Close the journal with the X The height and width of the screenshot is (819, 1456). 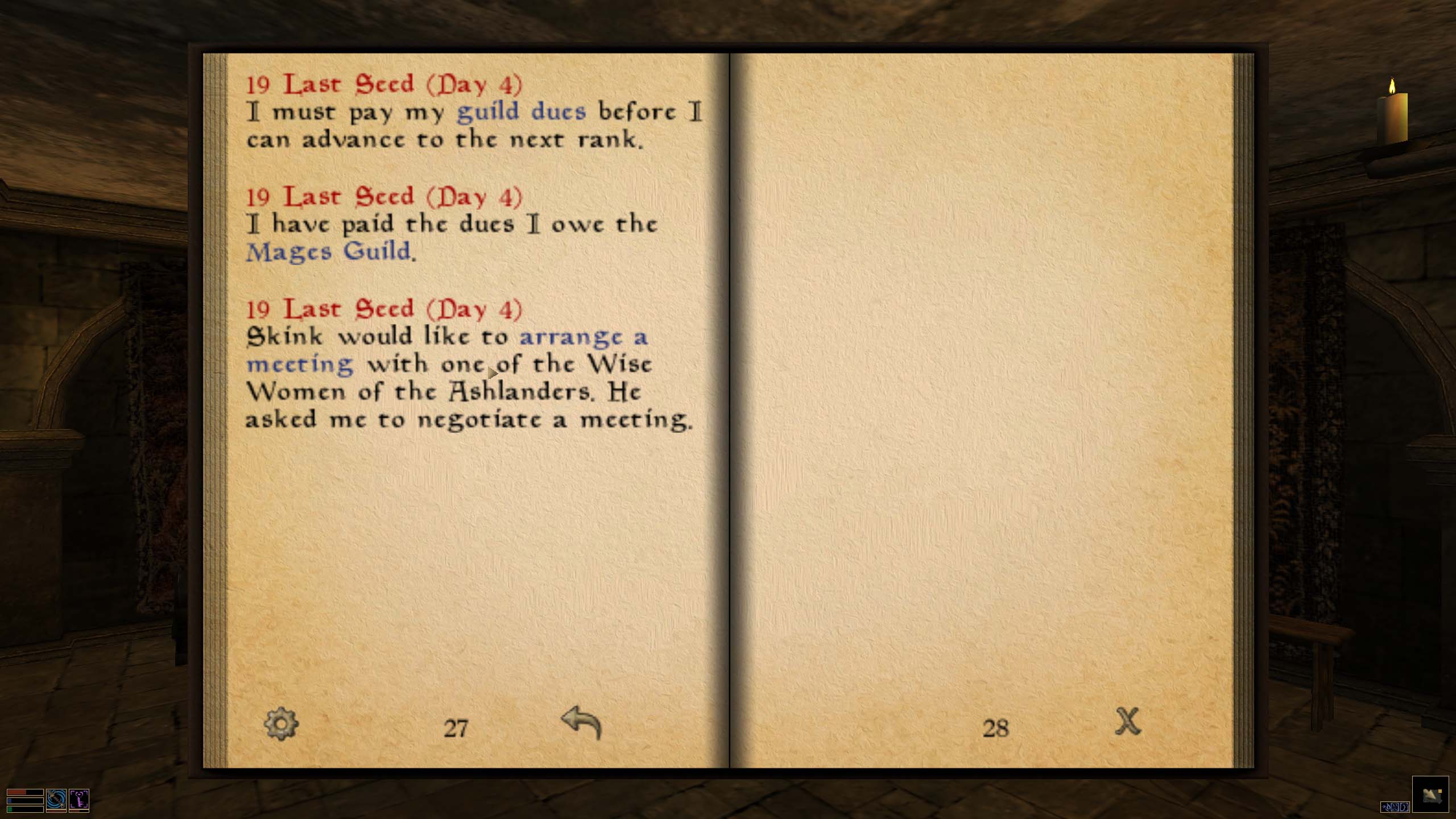[1127, 722]
